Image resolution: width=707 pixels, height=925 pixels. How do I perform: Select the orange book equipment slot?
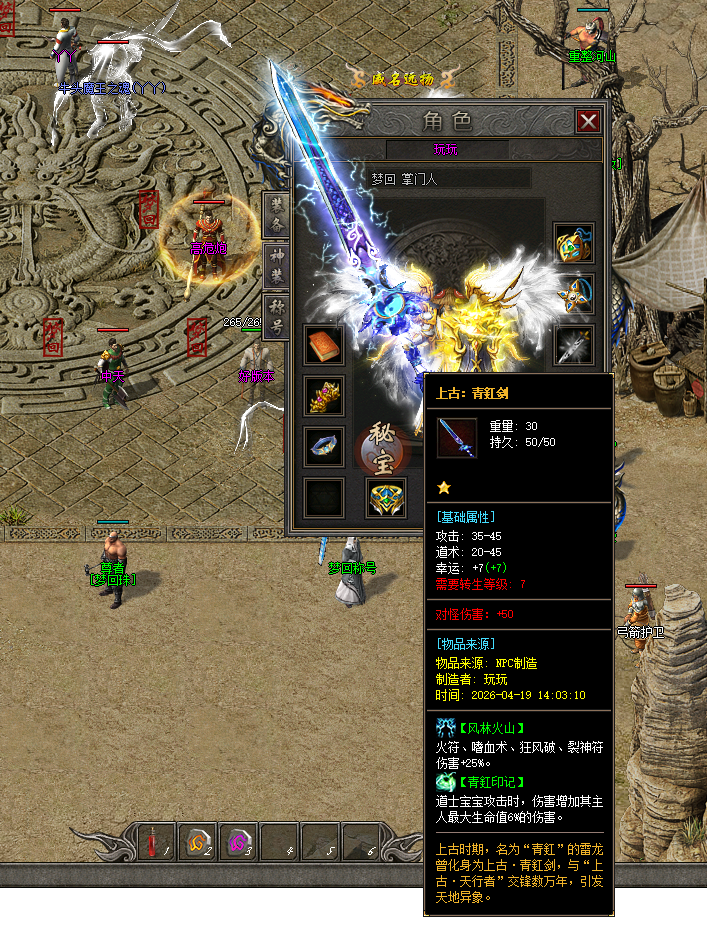pos(324,345)
